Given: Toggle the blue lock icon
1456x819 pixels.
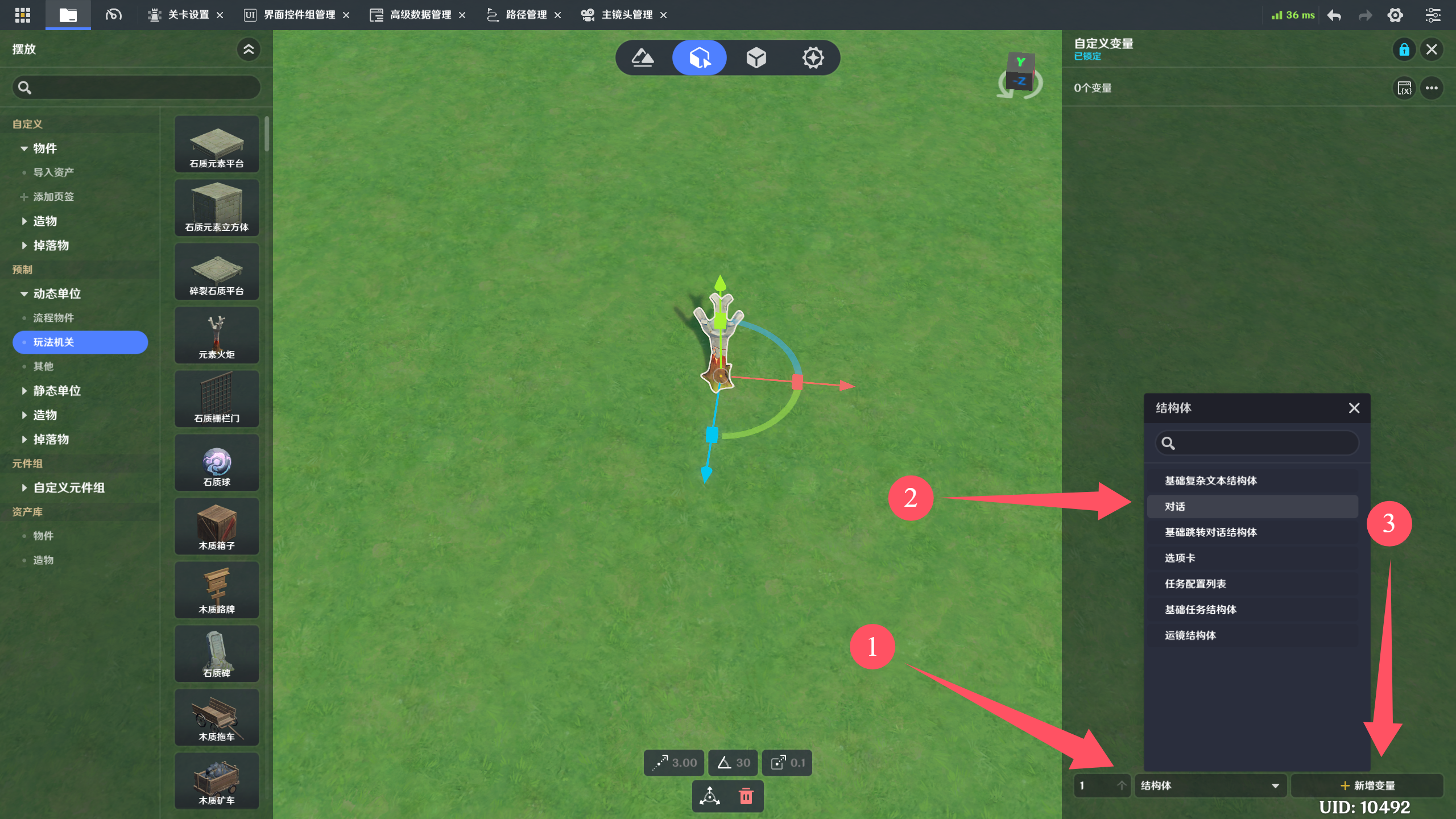Looking at the screenshot, I should point(1404,49).
